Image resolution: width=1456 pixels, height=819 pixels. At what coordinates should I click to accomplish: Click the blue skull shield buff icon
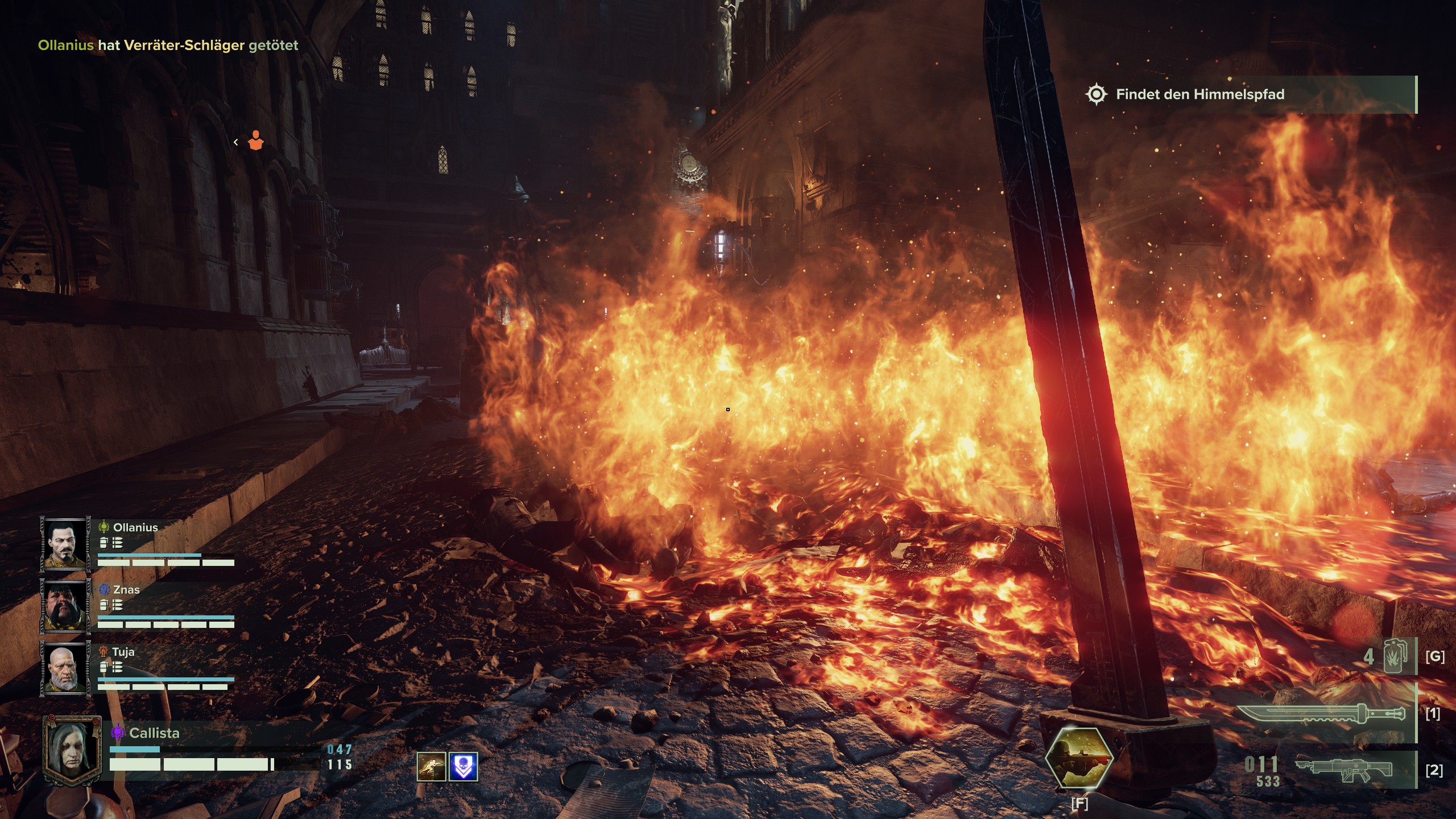[x=463, y=767]
